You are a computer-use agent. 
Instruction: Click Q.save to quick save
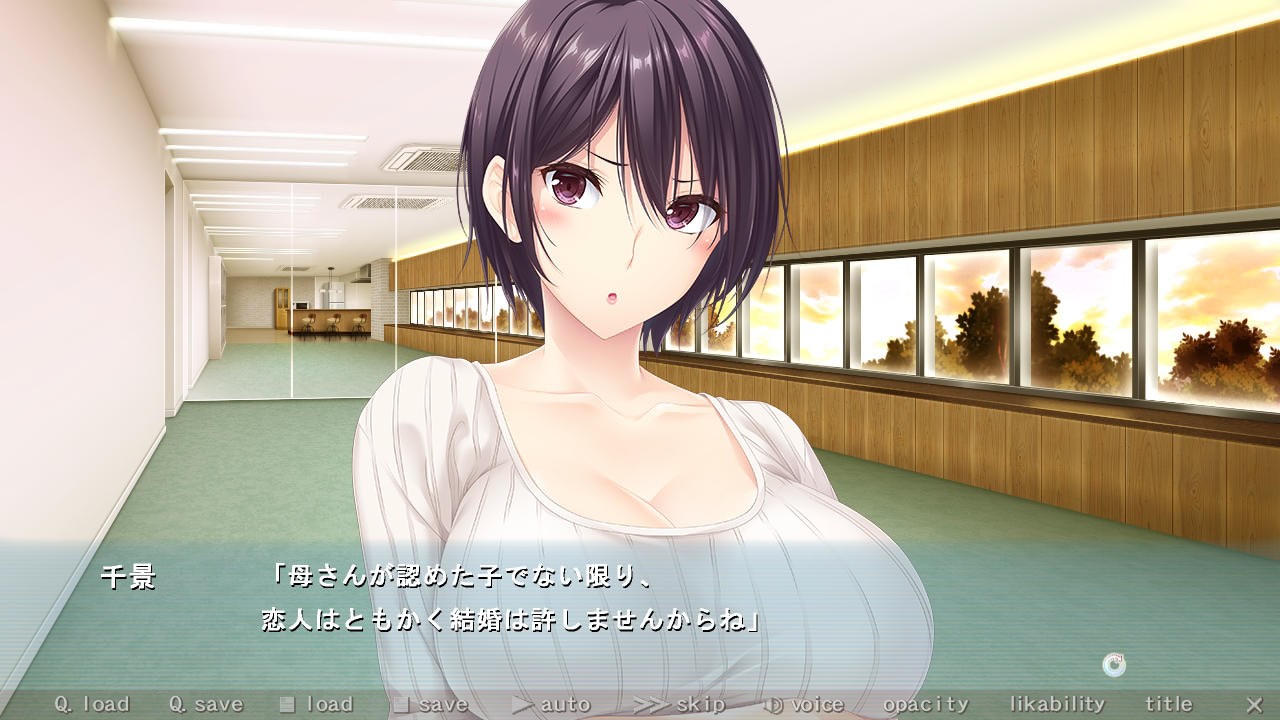pyautogui.click(x=206, y=705)
